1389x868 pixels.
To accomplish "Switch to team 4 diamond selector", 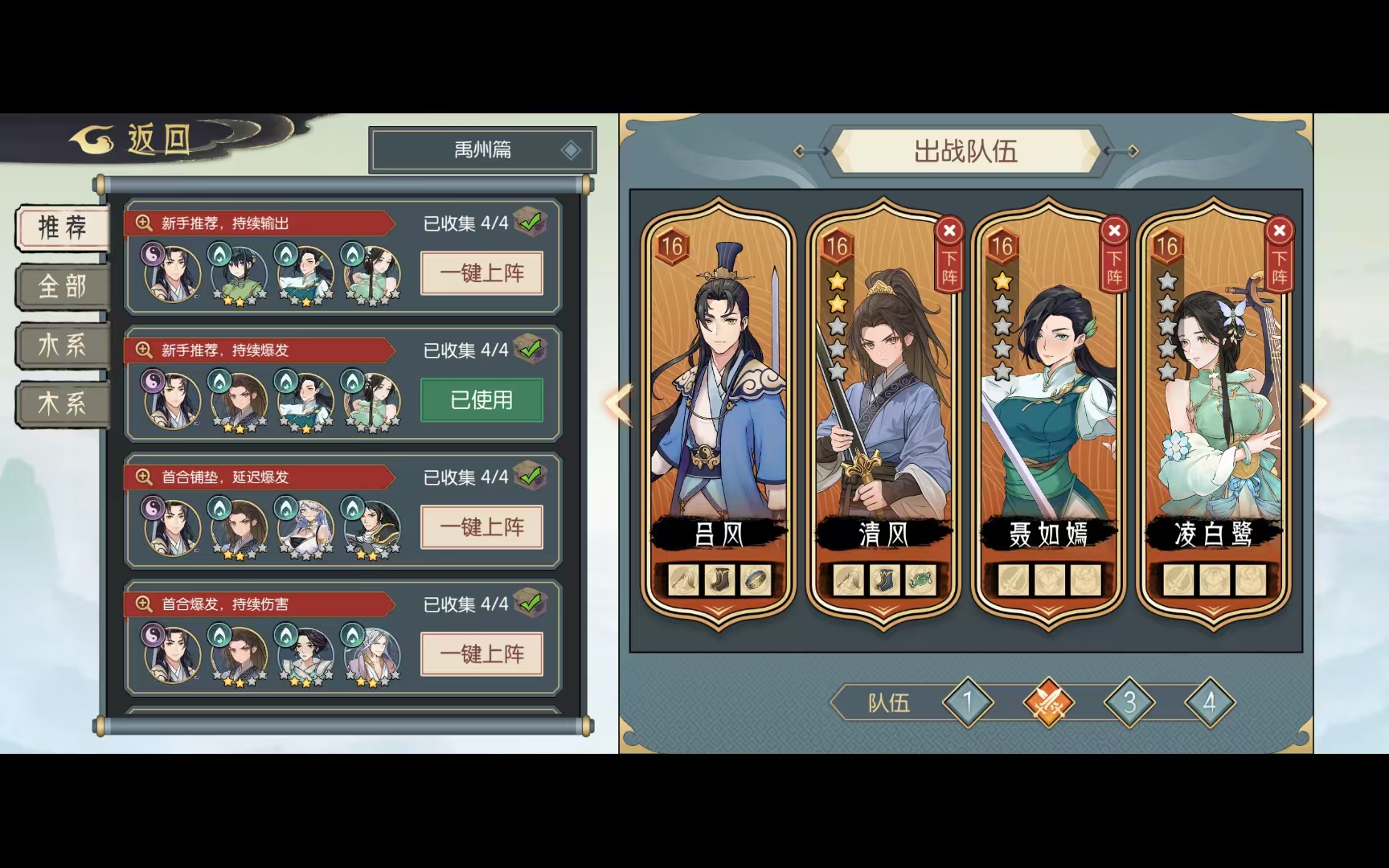I will pyautogui.click(x=1209, y=701).
